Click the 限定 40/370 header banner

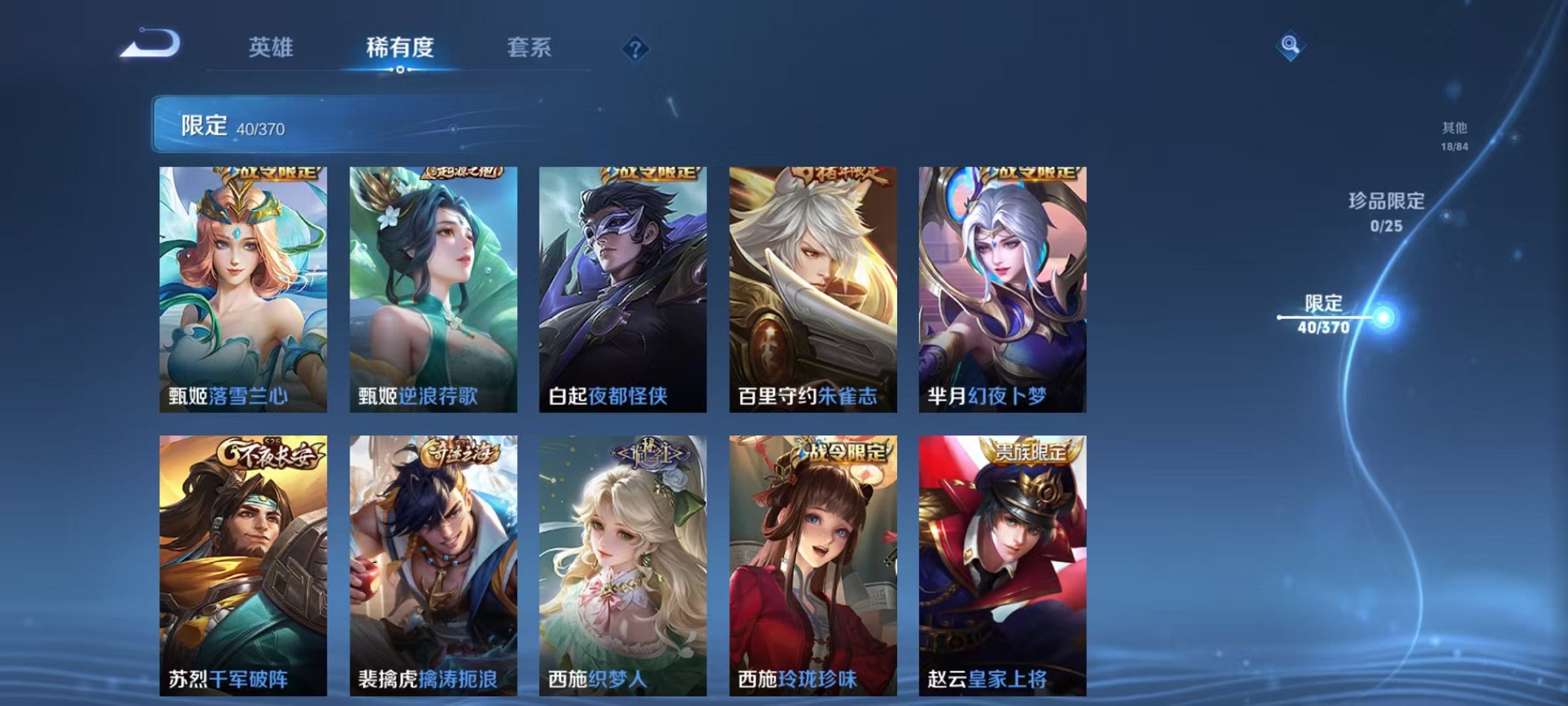coord(323,125)
